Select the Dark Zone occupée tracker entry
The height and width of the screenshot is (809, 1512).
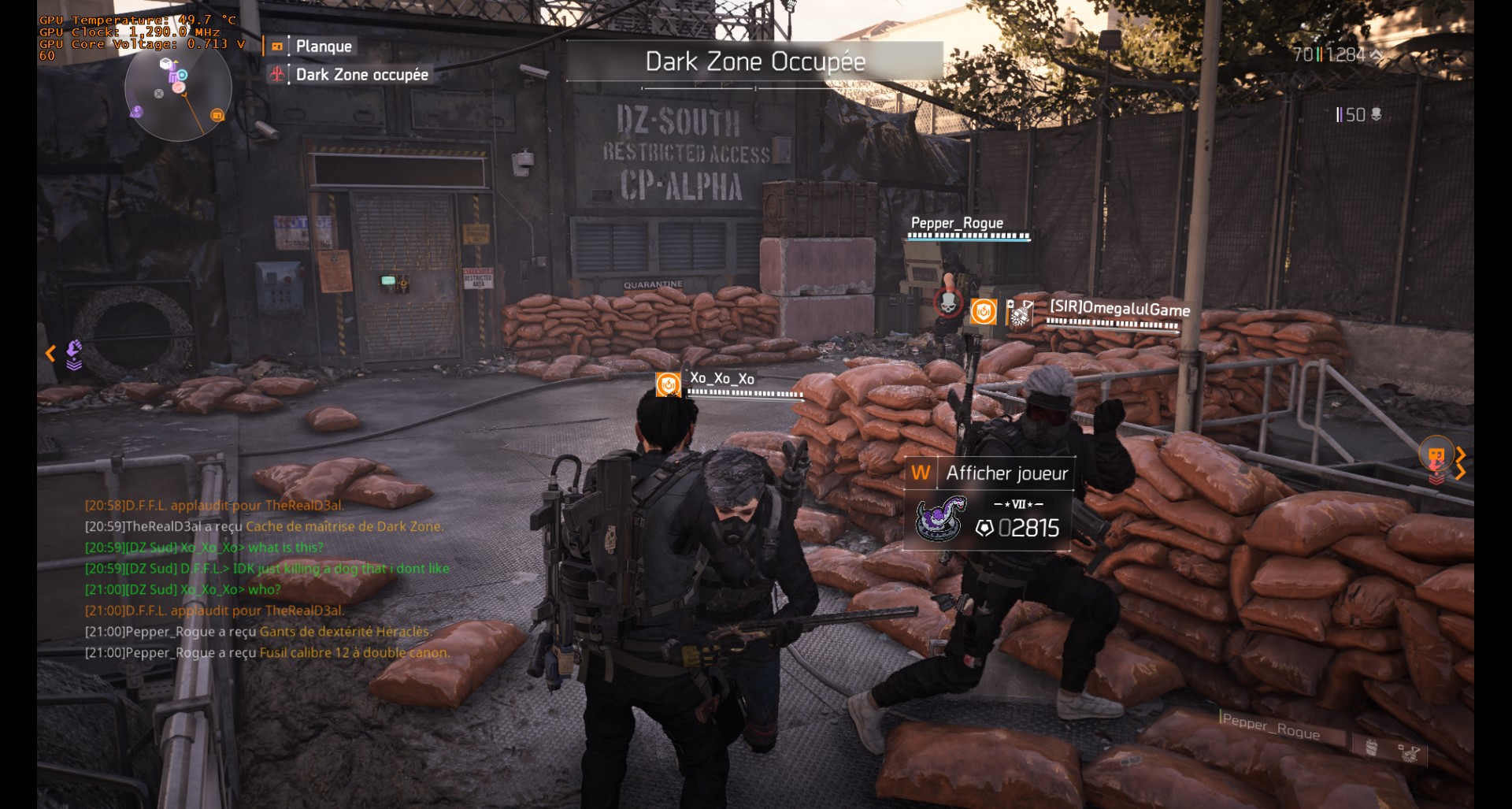[x=361, y=75]
